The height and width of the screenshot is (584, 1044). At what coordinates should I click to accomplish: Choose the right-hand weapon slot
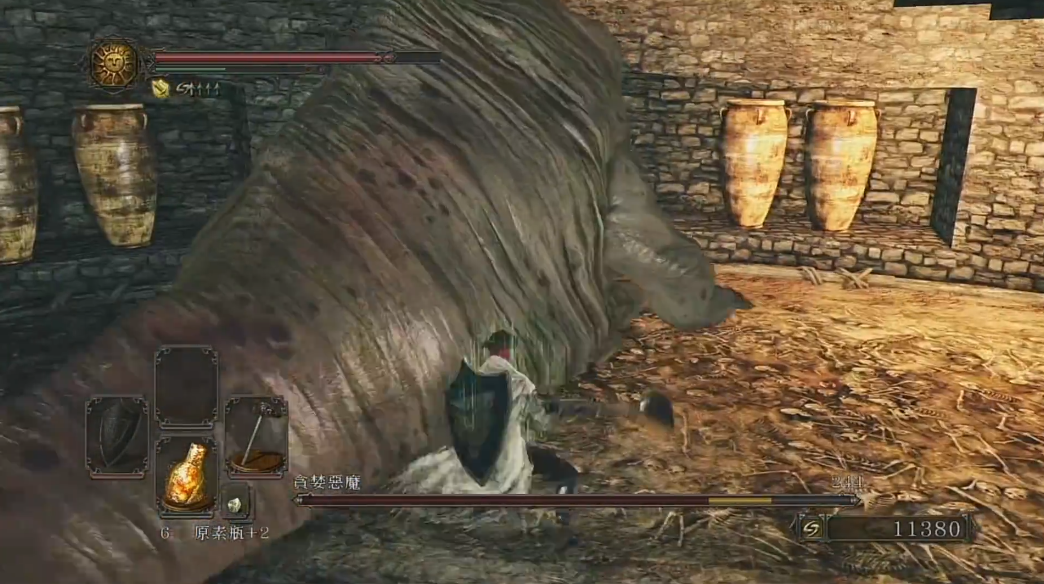pyautogui.click(x=256, y=436)
